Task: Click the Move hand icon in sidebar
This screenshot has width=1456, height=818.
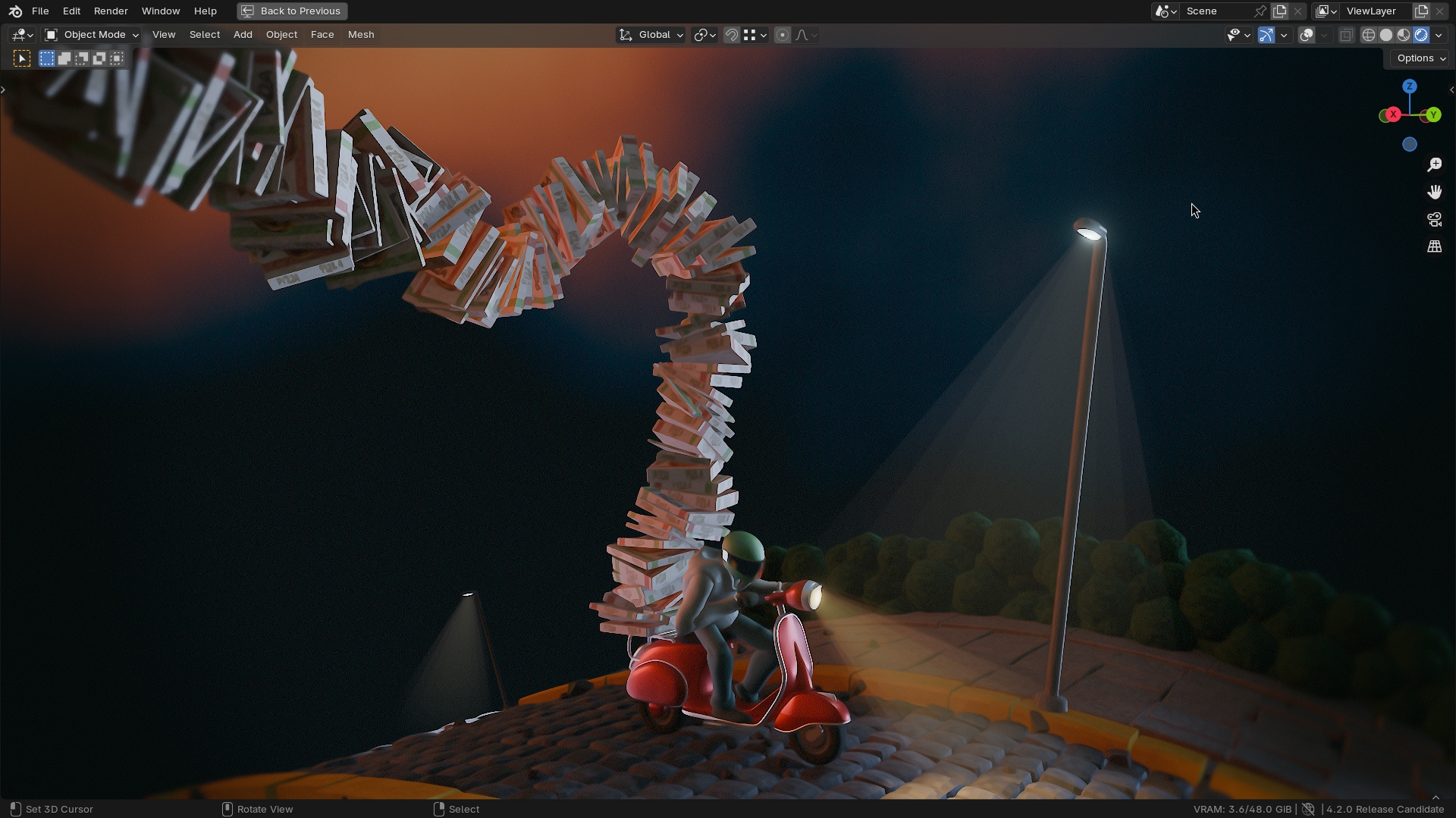Action: 1434,192
